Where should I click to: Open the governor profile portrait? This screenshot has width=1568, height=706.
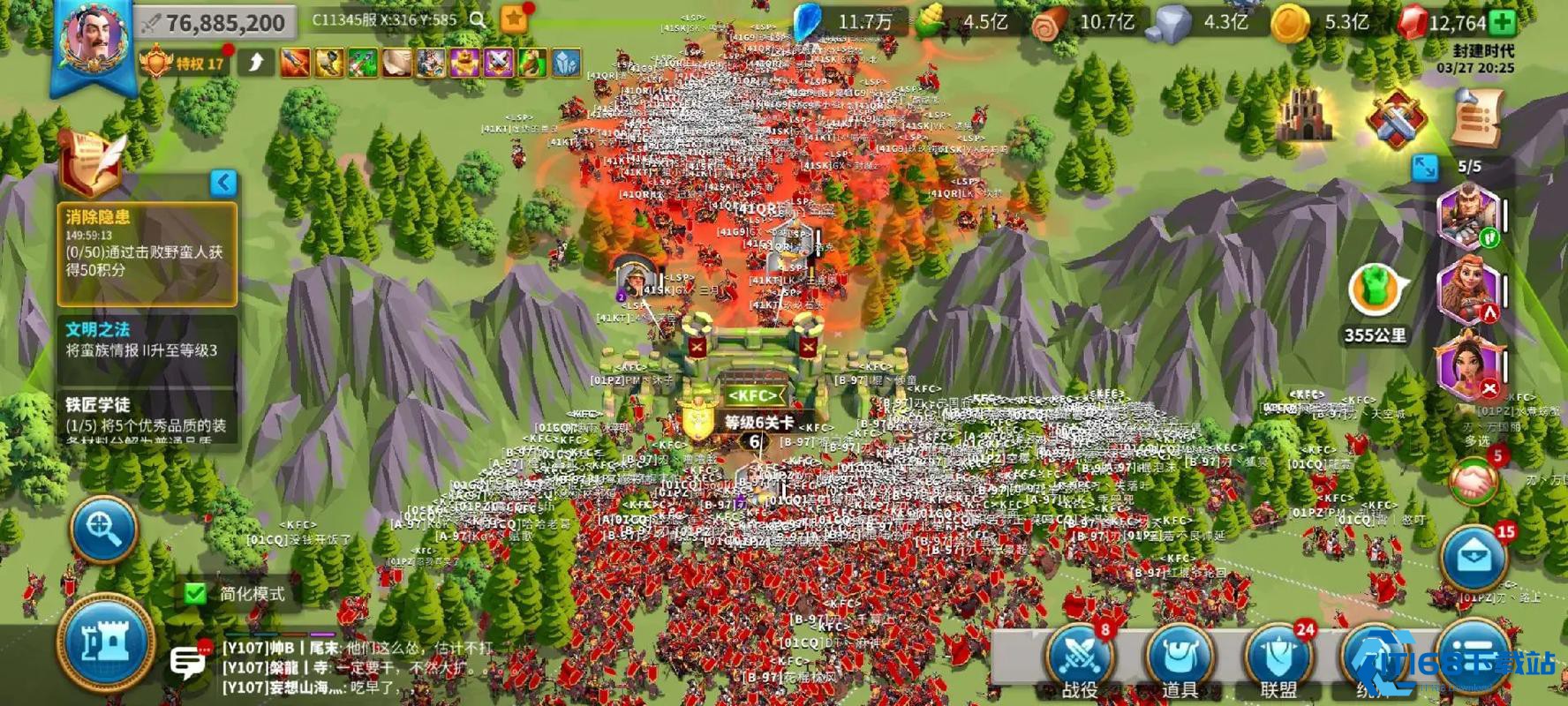coord(92,41)
